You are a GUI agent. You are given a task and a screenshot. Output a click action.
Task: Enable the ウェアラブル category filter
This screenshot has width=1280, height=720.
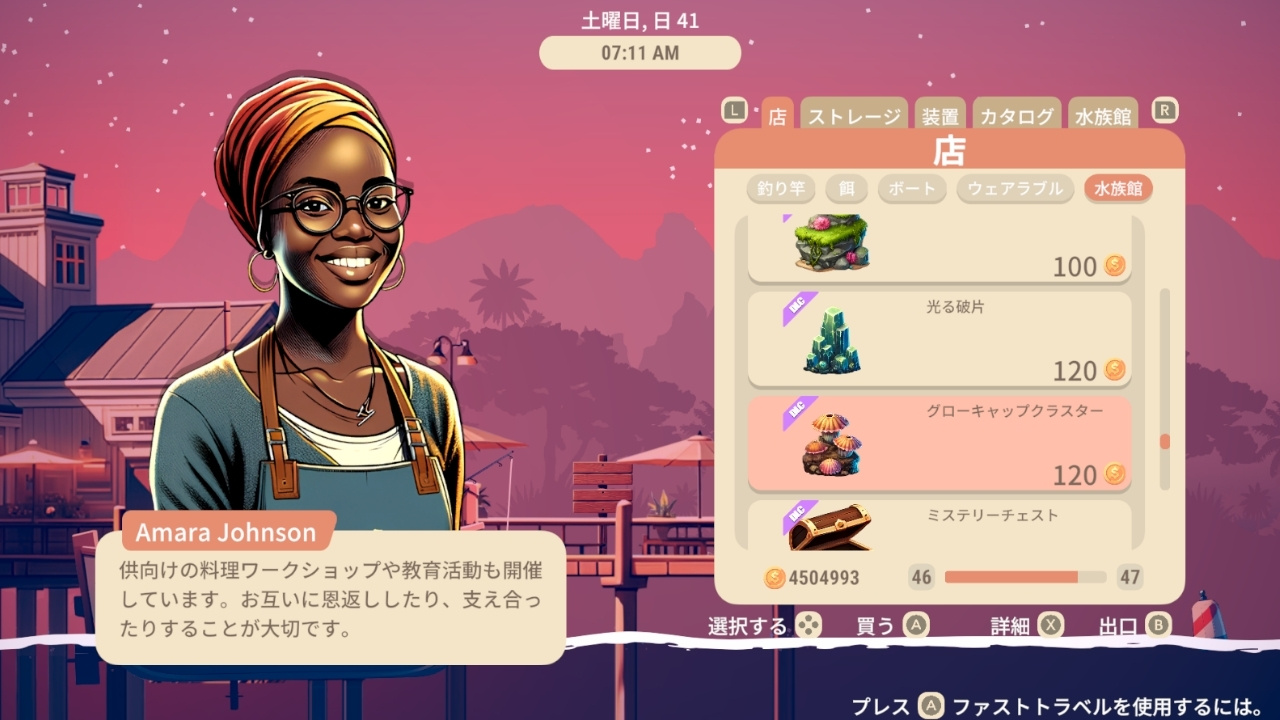click(1015, 188)
